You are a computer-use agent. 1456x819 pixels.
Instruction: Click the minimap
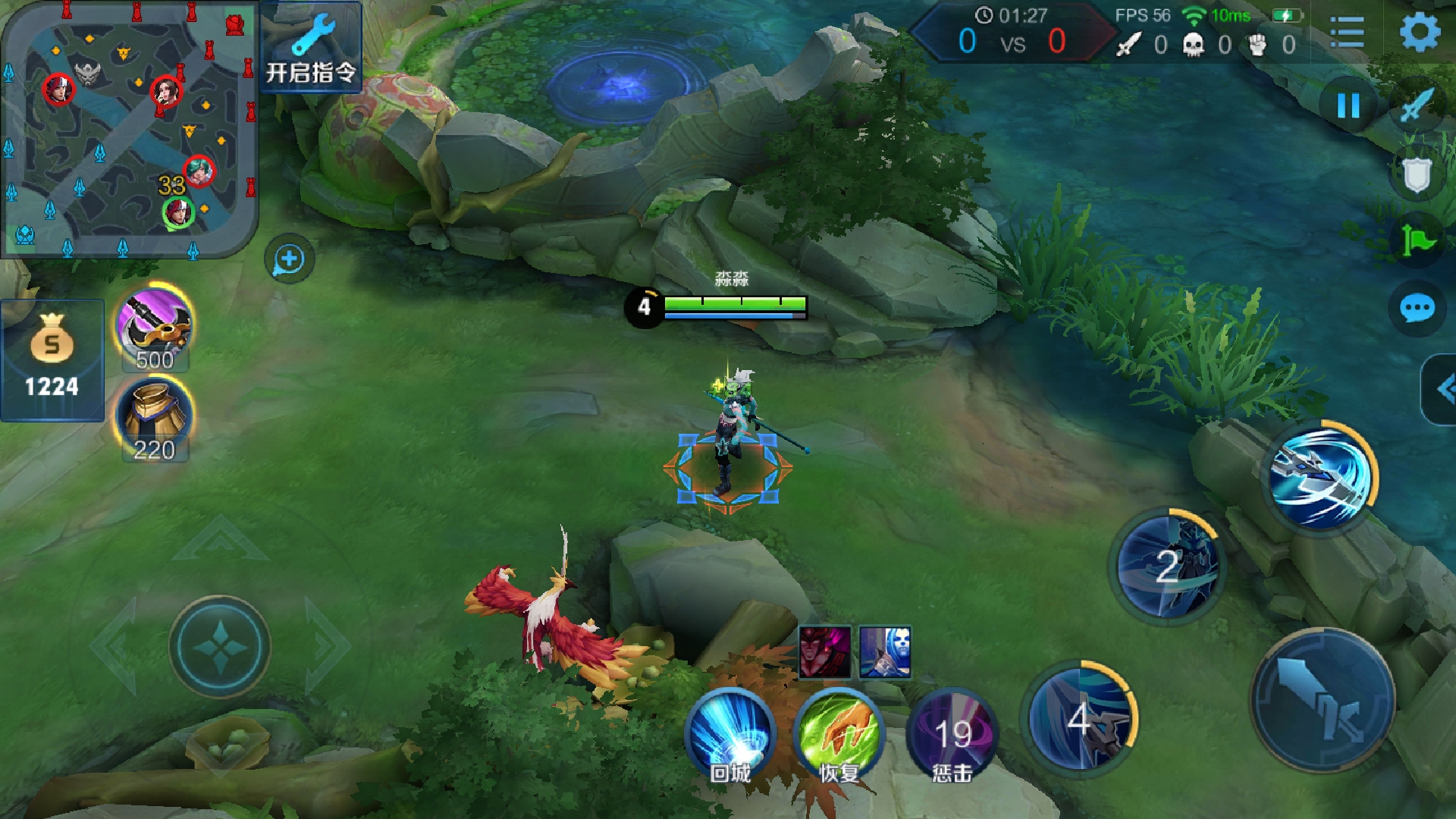[129, 129]
